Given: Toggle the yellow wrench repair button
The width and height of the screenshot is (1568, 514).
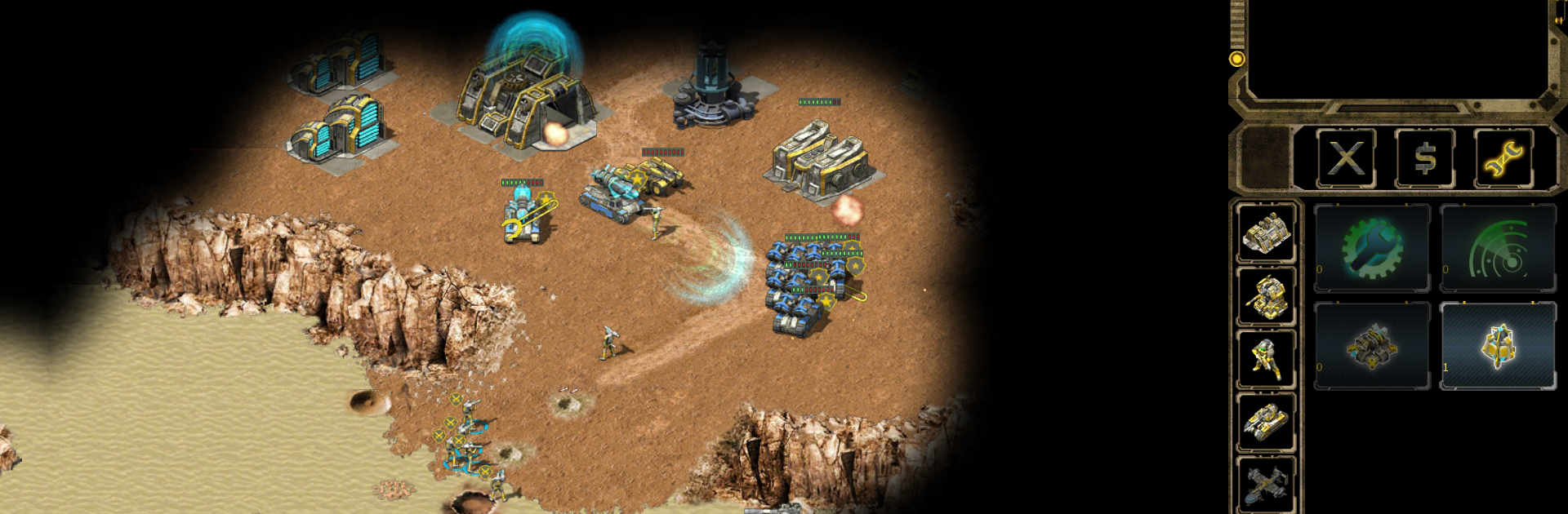Looking at the screenshot, I should click(1503, 158).
